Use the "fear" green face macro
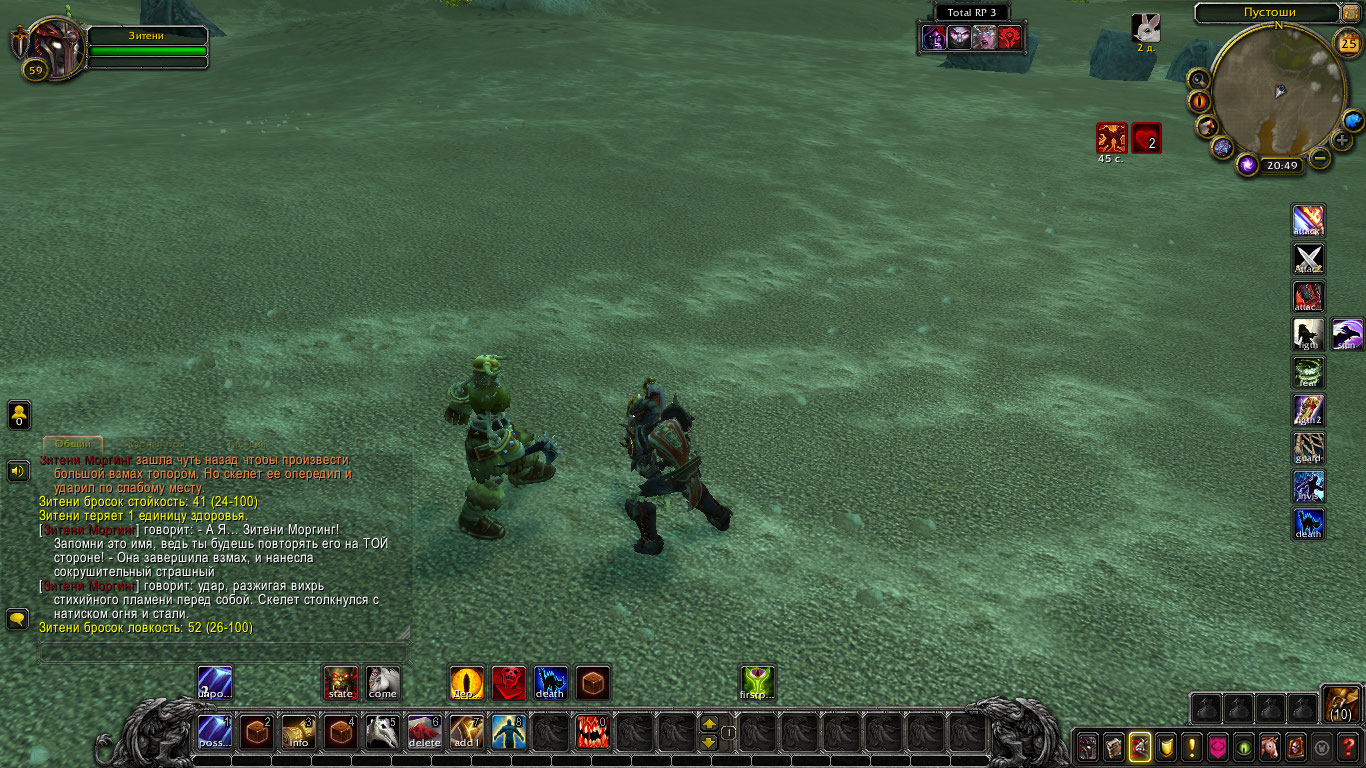 coord(1308,372)
